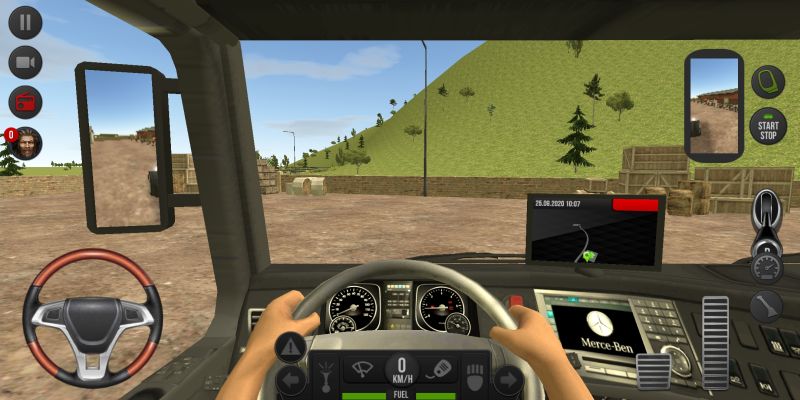Sound the horn
This screenshot has width=800, height=400.
pos(441,369)
